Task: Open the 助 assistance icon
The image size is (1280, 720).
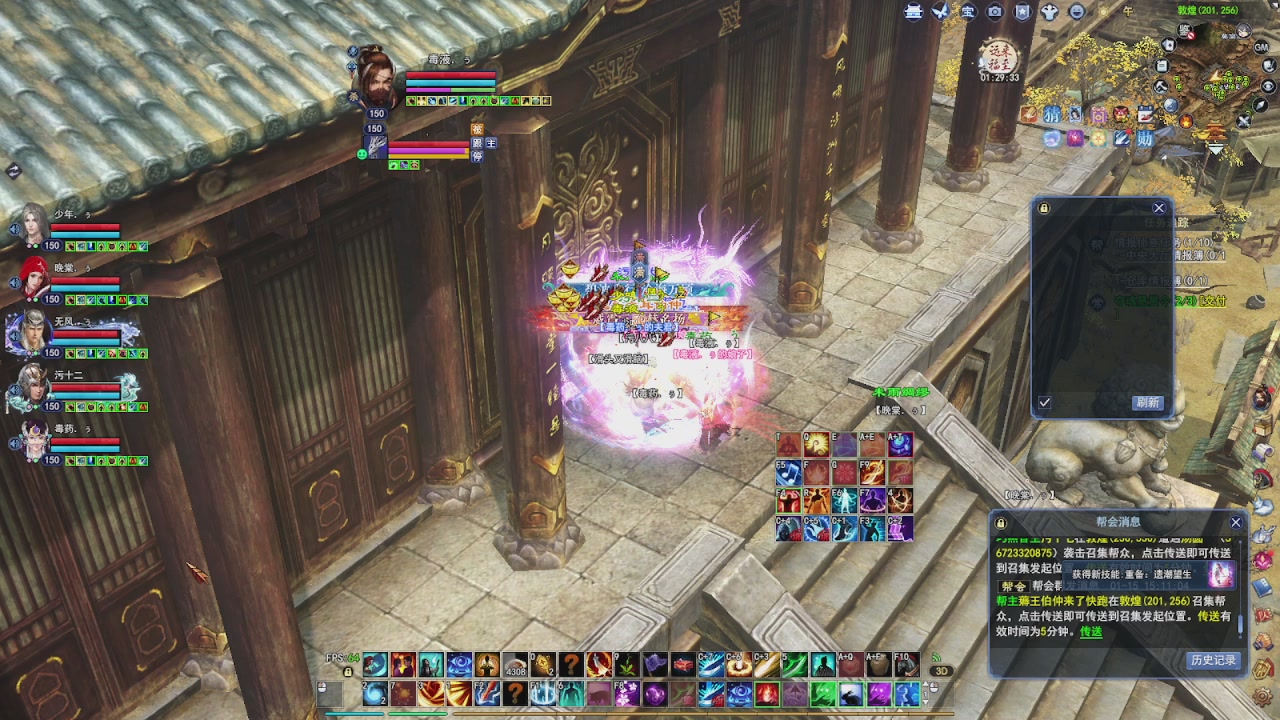Action: point(1144,139)
